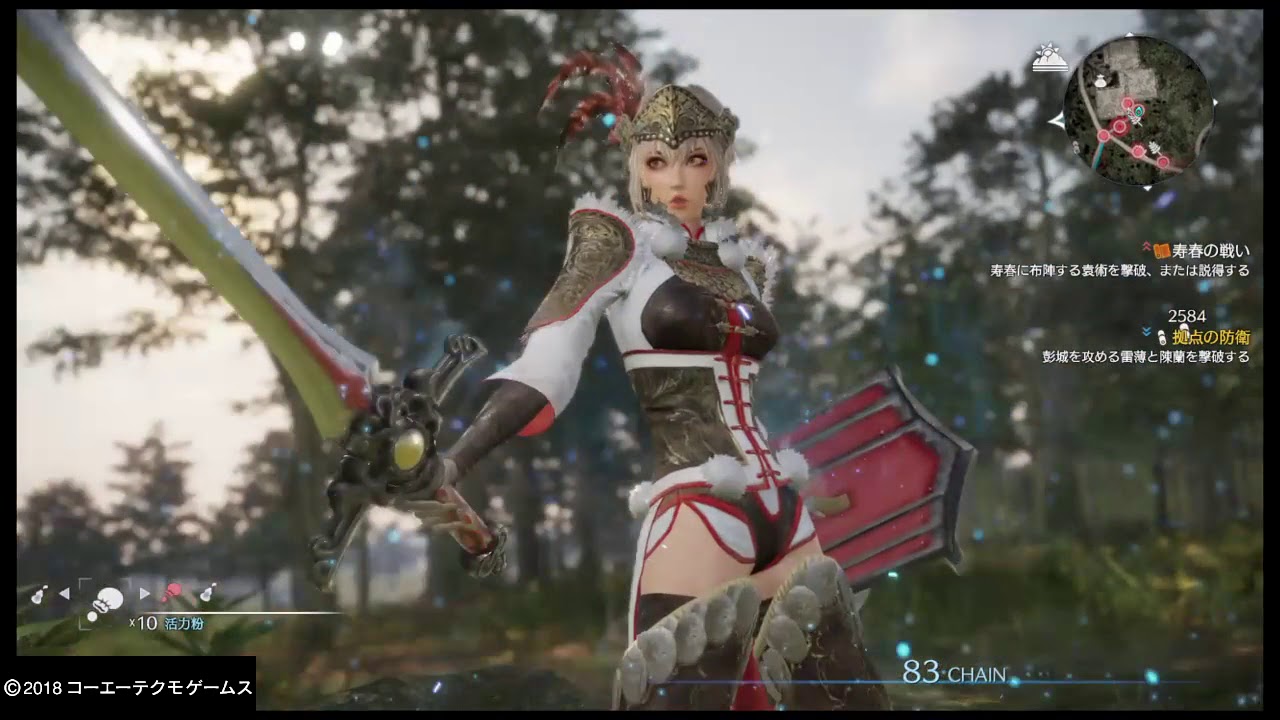Toggle the blue chevrons beside 拠点の防衛
Image resolution: width=1280 pixels, height=720 pixels.
[x=1146, y=331]
